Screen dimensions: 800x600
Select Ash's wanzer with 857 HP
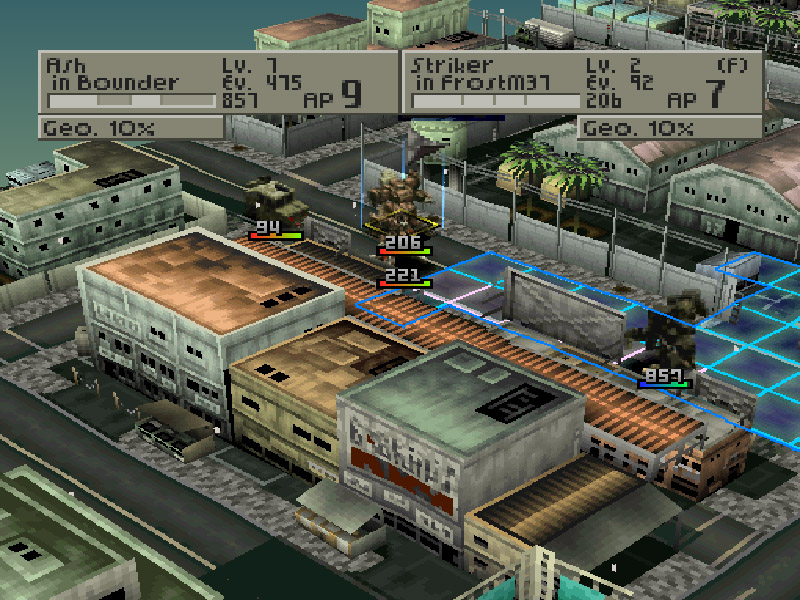[x=662, y=340]
